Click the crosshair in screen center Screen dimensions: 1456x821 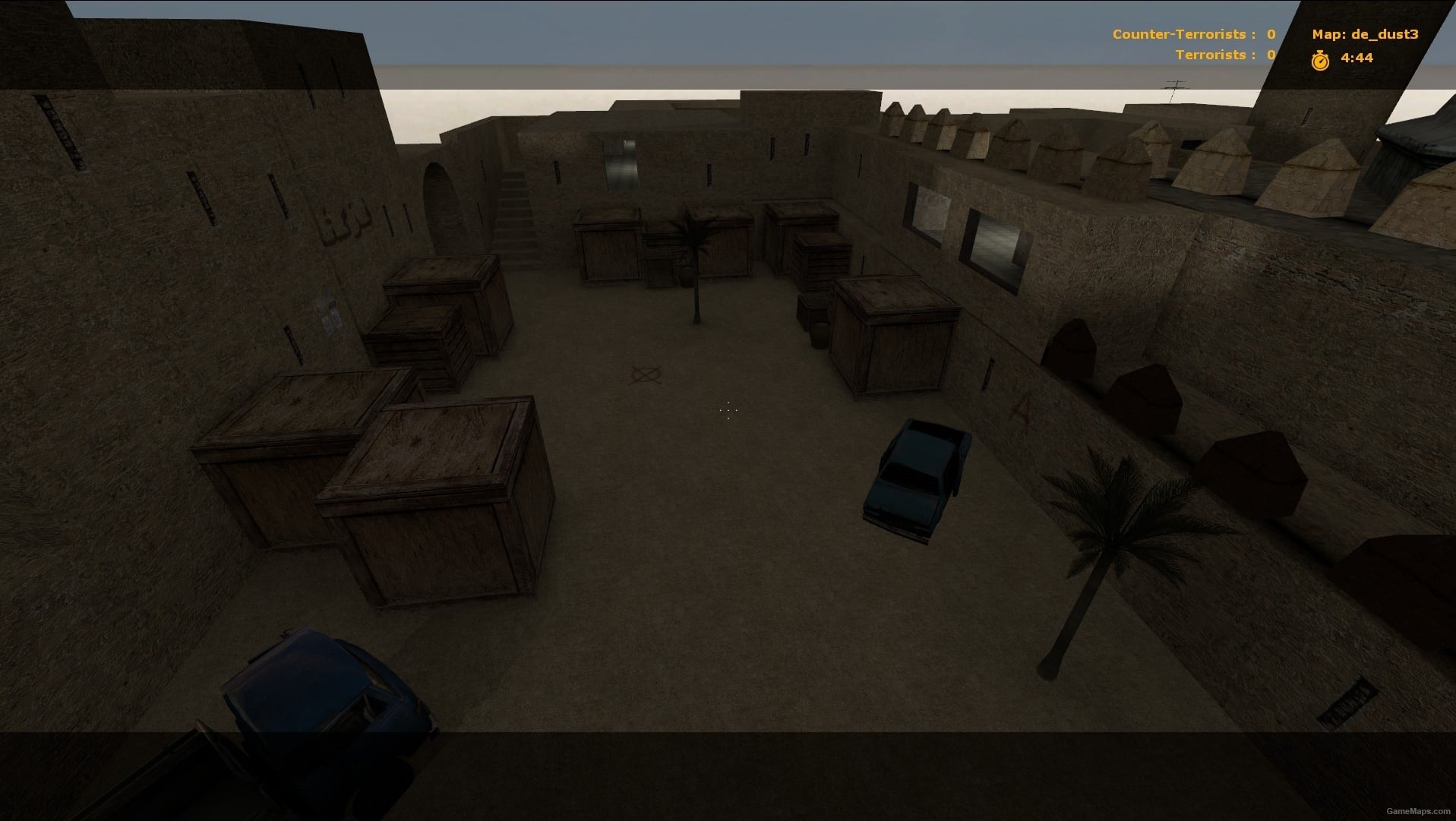728,410
